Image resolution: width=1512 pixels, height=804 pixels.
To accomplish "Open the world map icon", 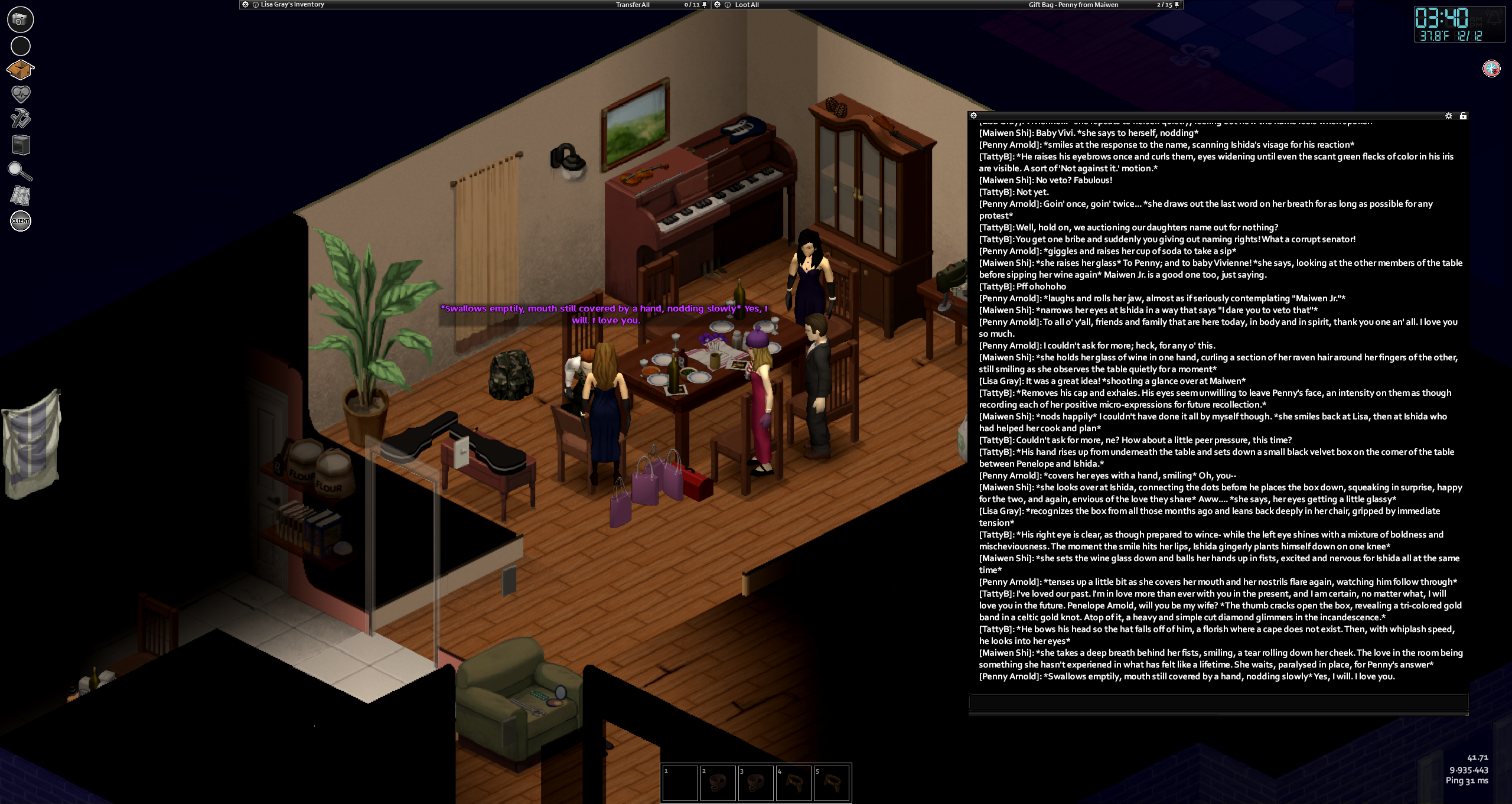I will [x=21, y=196].
